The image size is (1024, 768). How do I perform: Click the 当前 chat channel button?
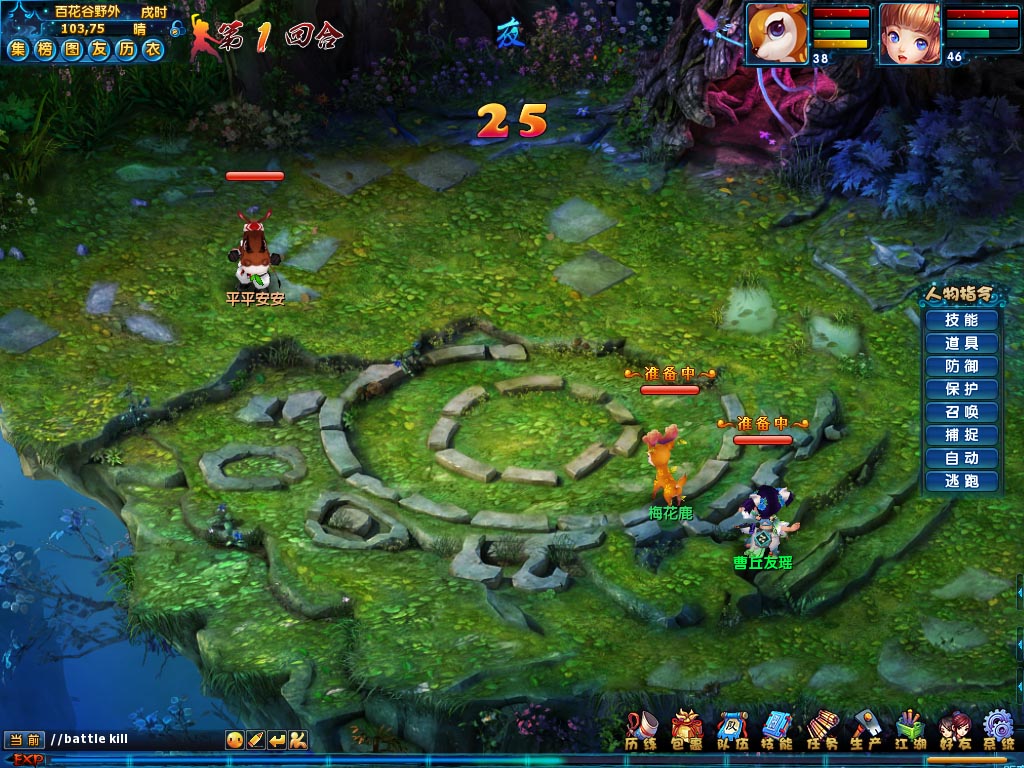tap(23, 740)
